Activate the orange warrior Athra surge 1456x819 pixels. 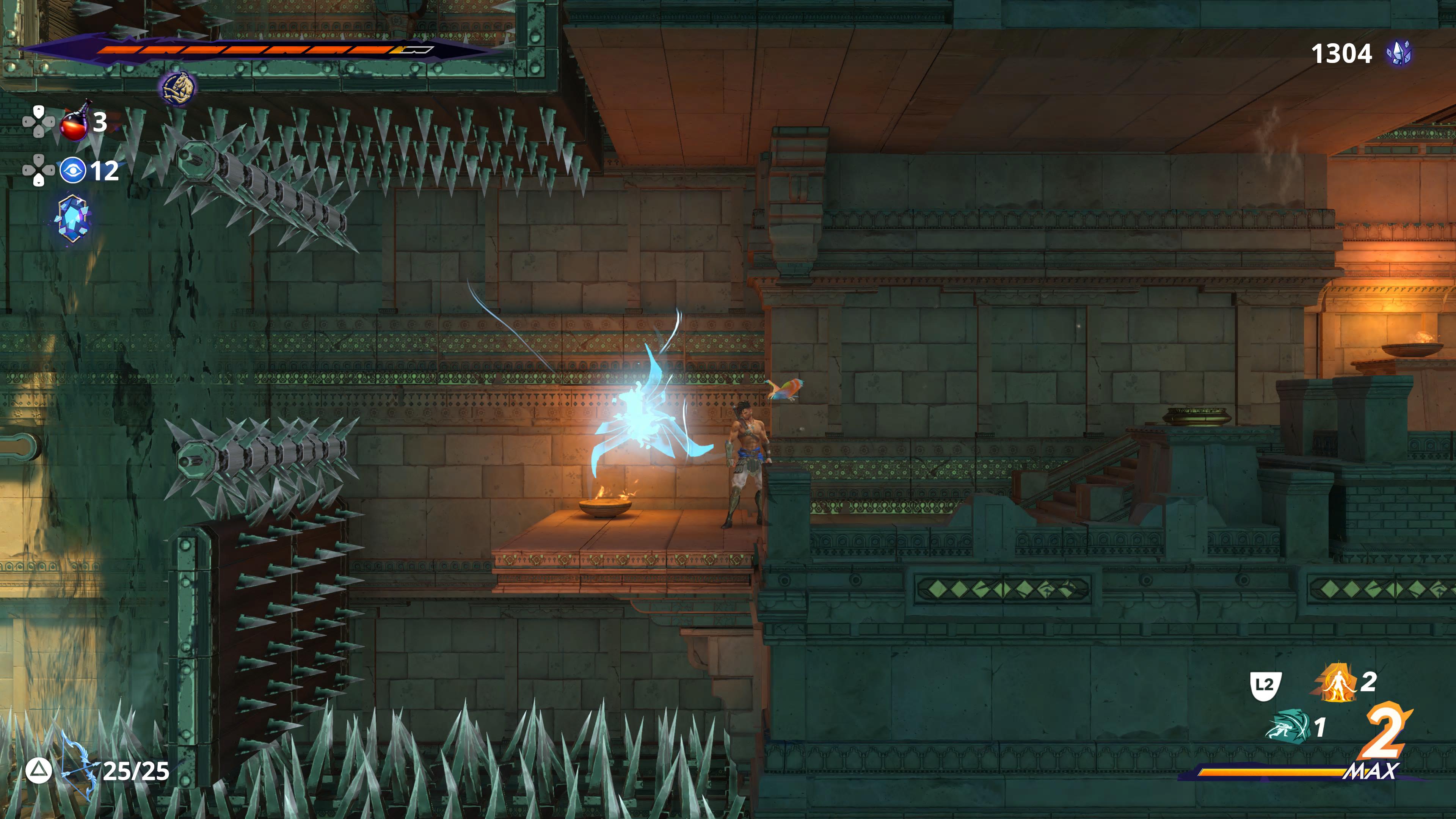tap(1337, 683)
